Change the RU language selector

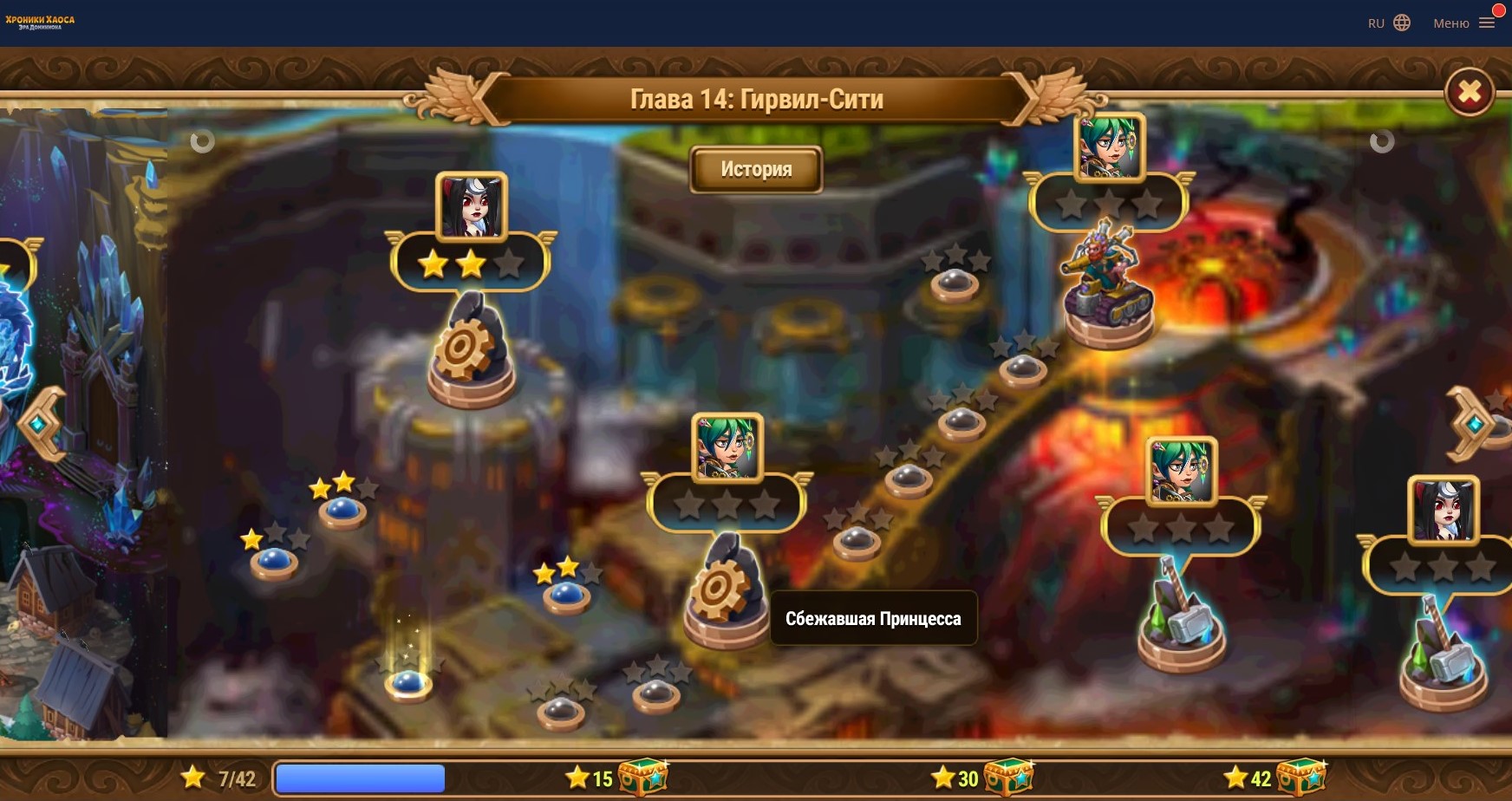[1389, 23]
